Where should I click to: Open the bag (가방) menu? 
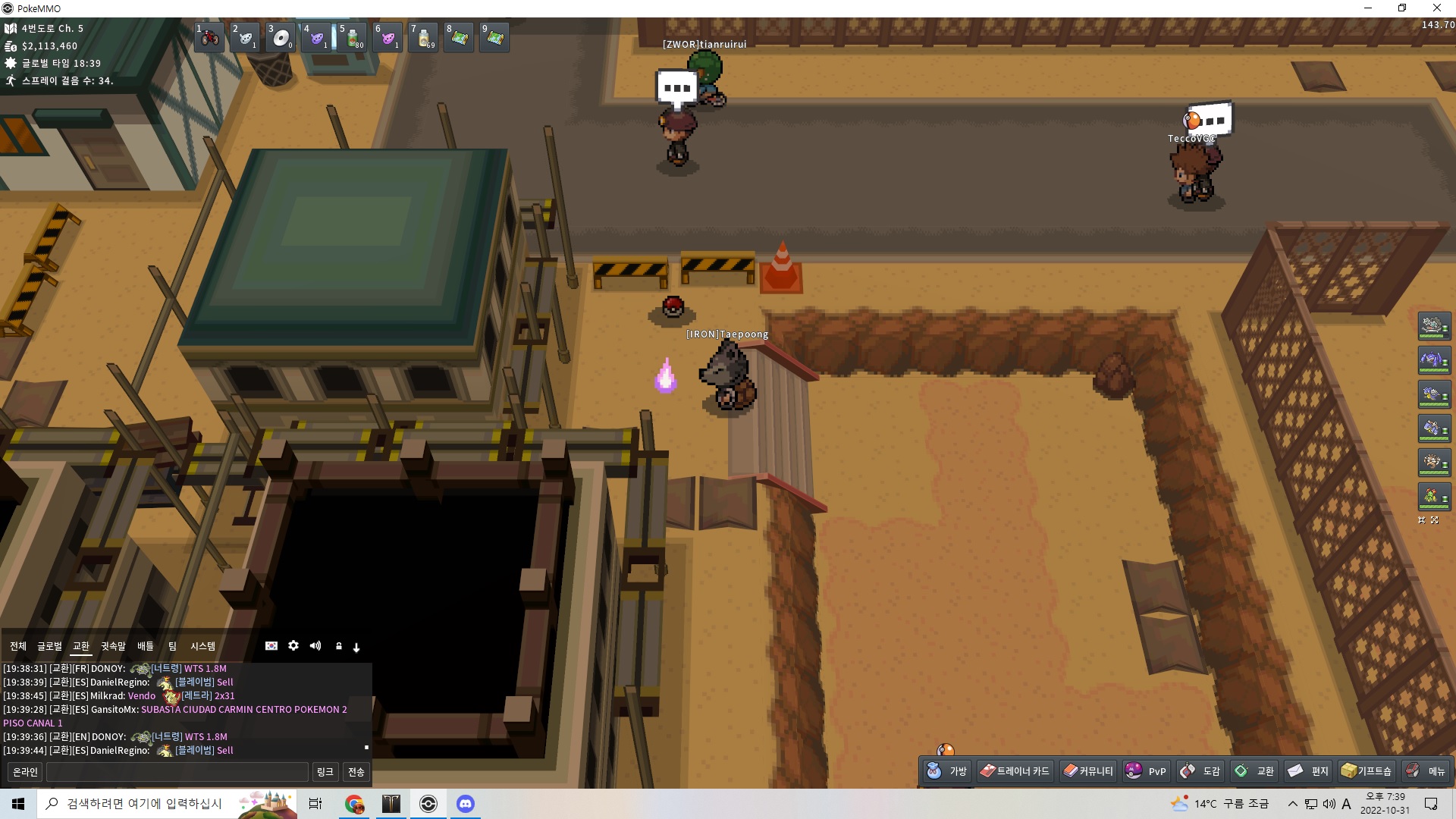947,771
